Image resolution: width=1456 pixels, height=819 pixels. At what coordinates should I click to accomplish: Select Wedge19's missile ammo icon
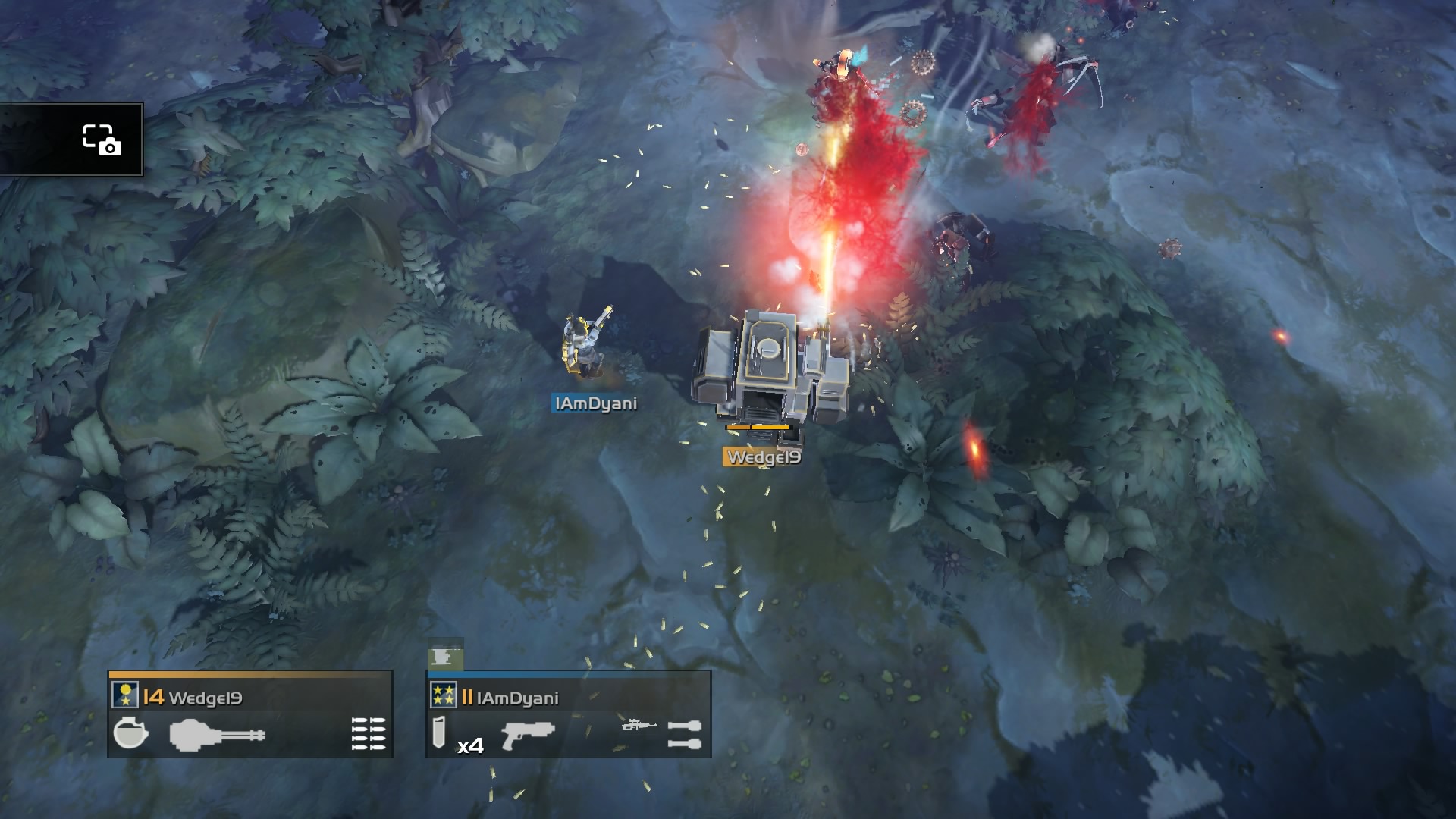[x=369, y=734]
